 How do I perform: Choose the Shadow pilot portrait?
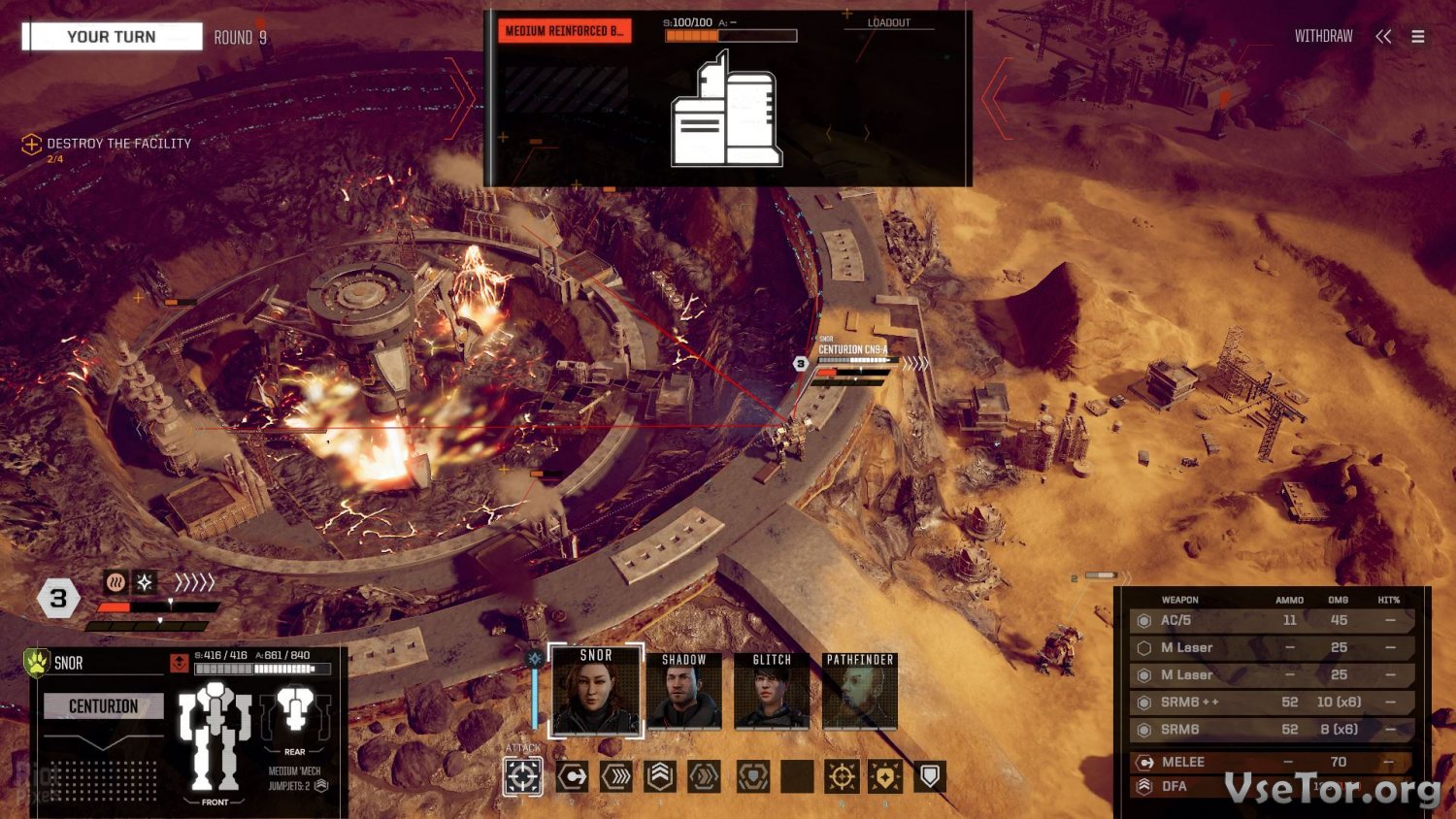click(x=683, y=691)
